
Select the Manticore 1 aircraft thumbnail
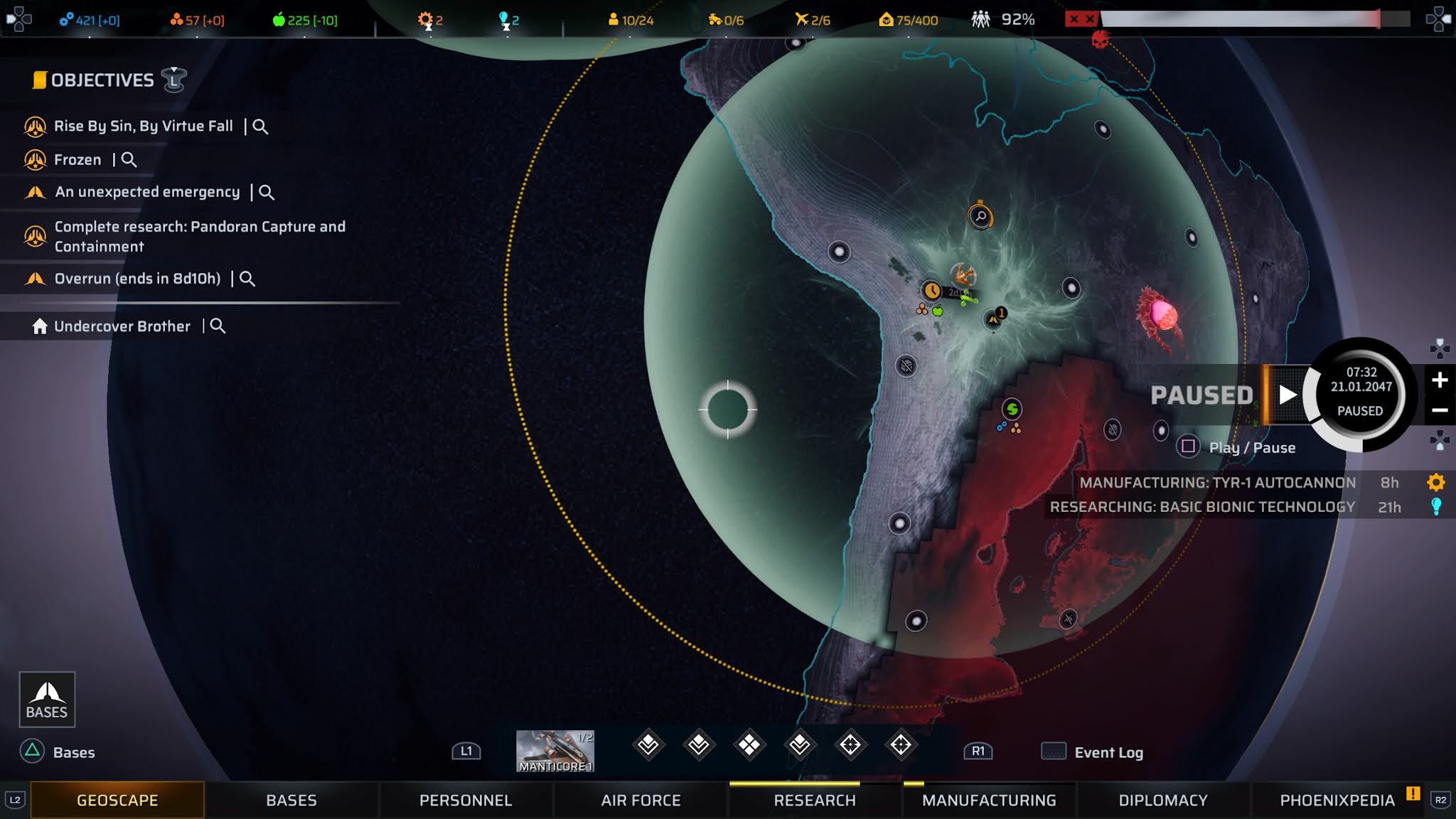click(555, 751)
